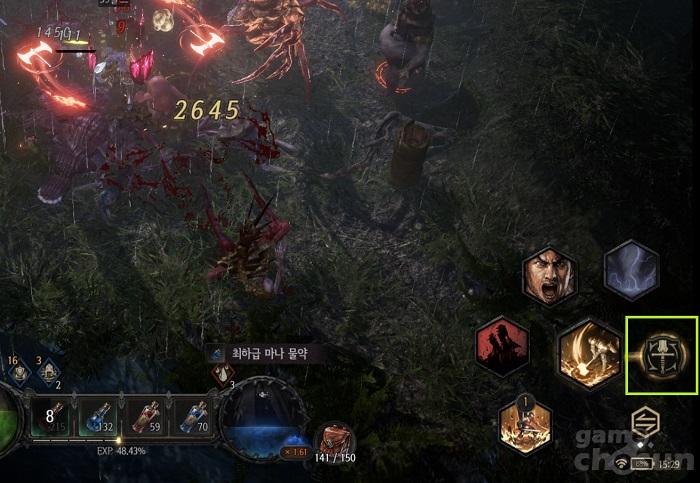
Task: Select the buff icon showing 3 and 2
Action: (x=47, y=372)
